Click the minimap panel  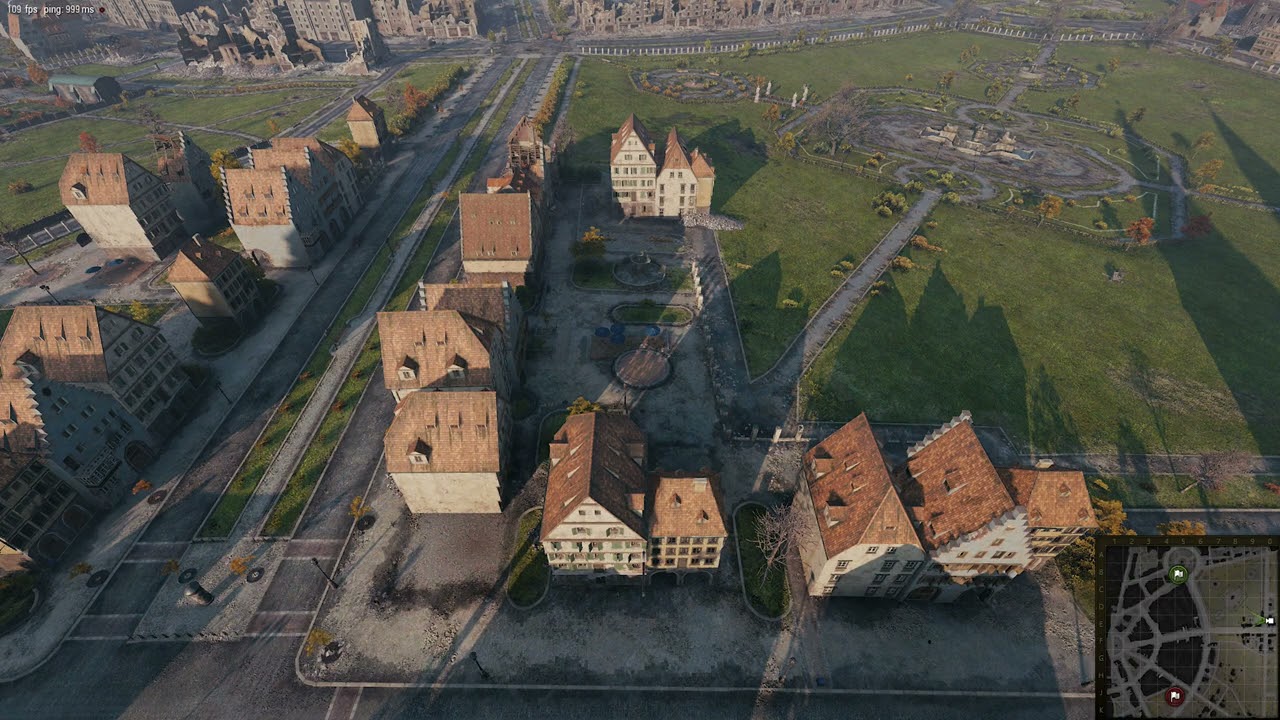point(1188,628)
